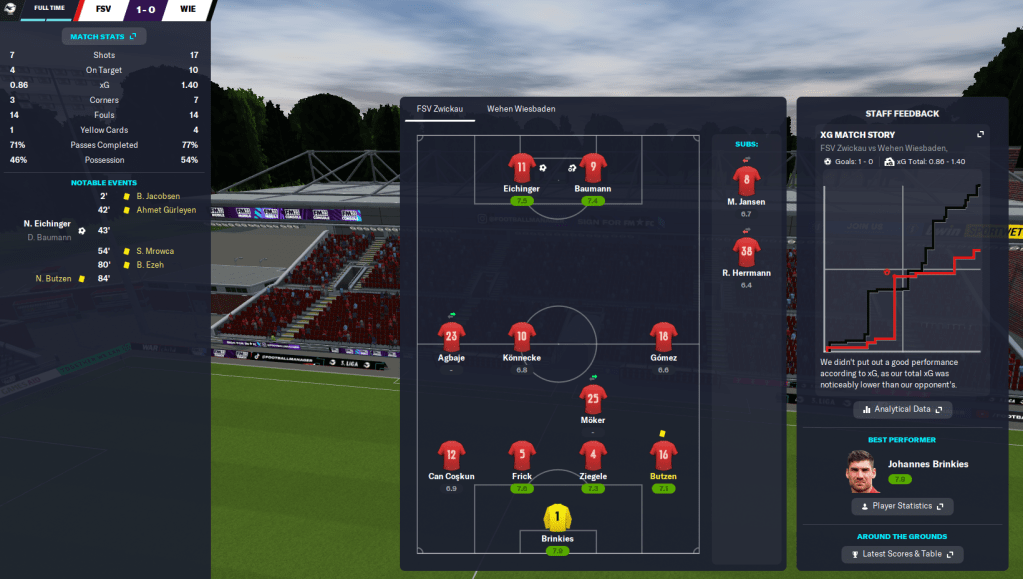The width and height of the screenshot is (1023, 579).
Task: Switch to the Wehen Wiesbaden lineup tab
Action: (521, 109)
